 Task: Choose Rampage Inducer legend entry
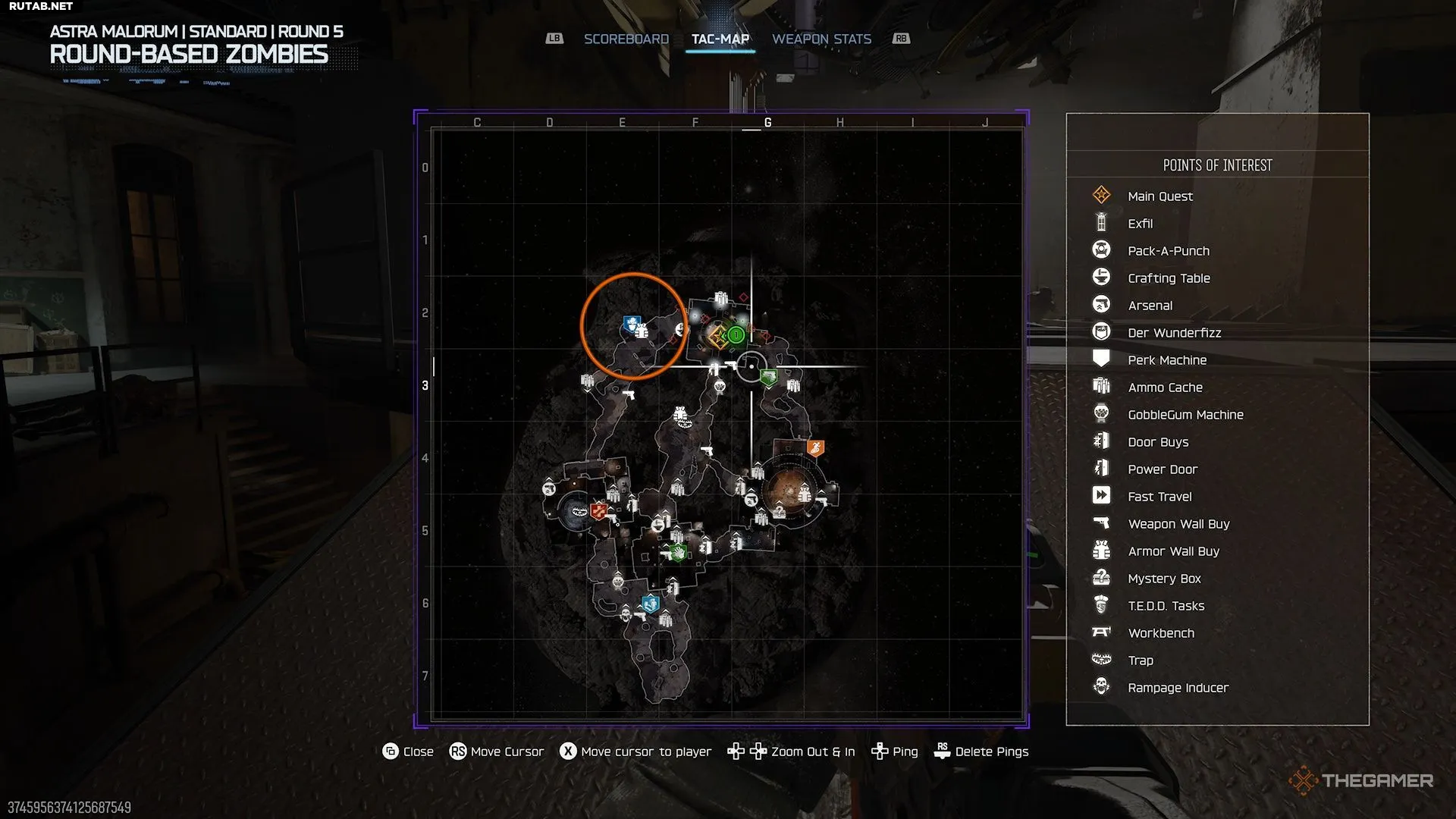[1178, 688]
